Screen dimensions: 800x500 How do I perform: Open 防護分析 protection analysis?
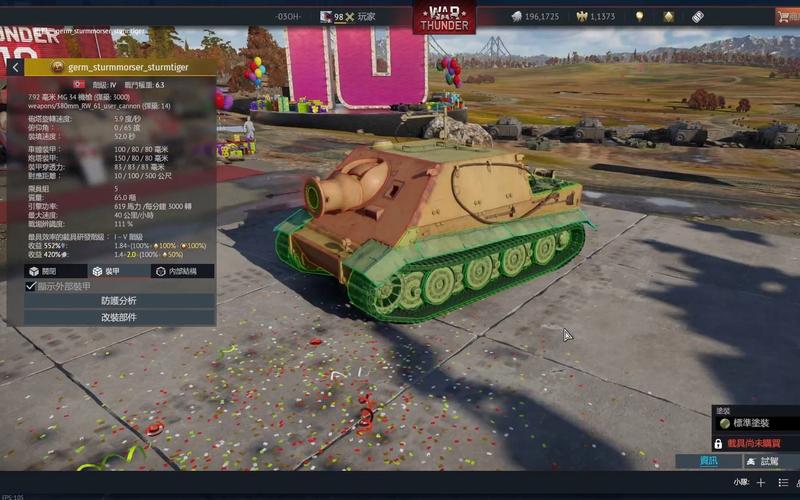(x=119, y=301)
